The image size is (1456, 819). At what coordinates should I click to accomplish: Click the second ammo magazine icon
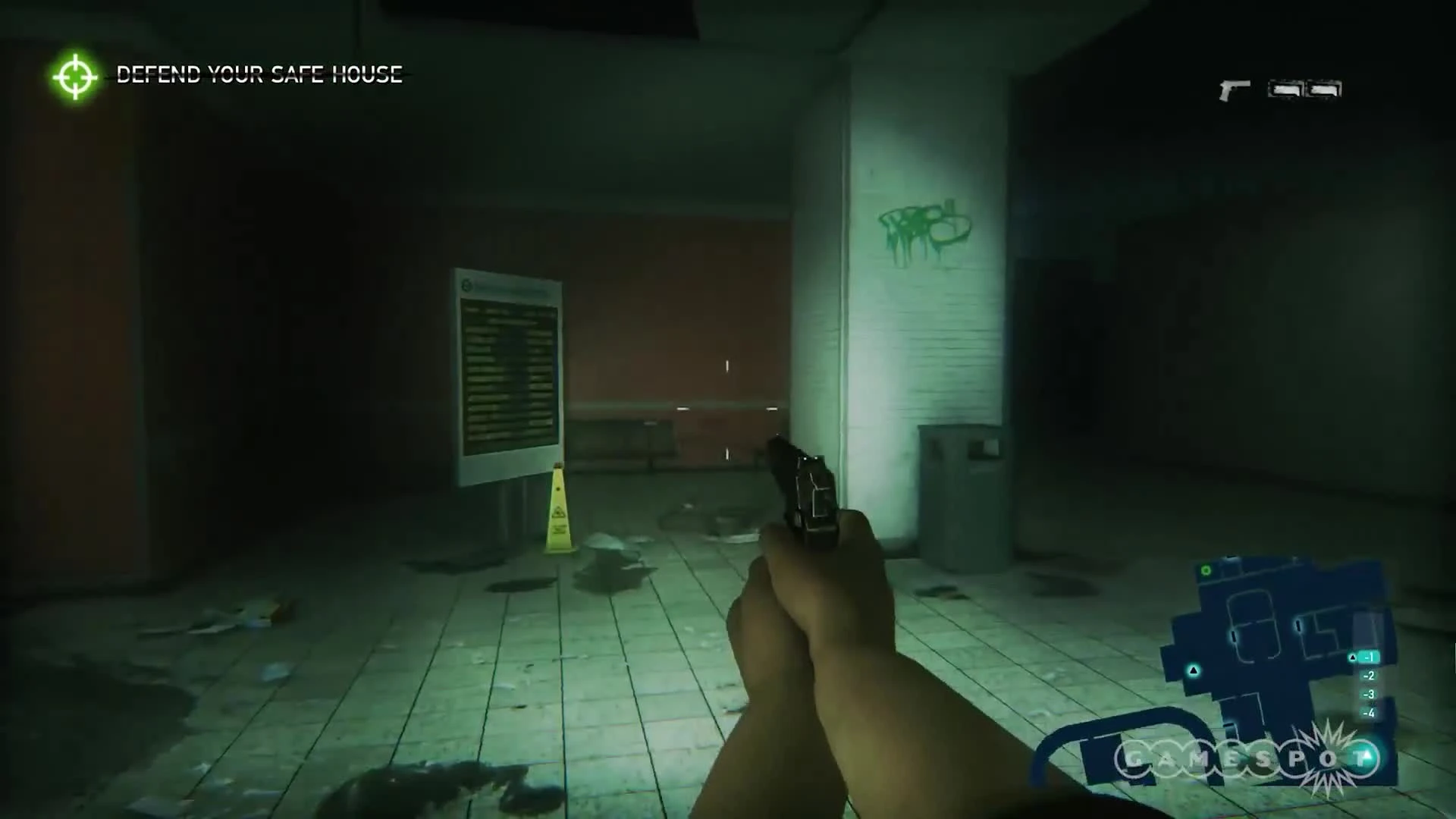point(1323,89)
